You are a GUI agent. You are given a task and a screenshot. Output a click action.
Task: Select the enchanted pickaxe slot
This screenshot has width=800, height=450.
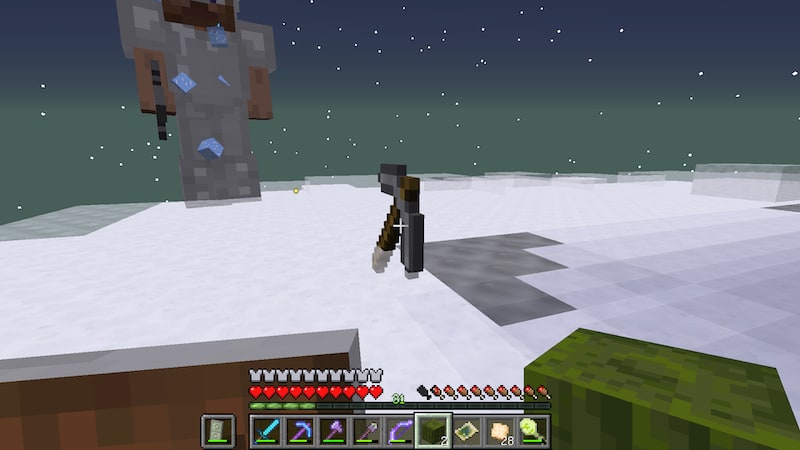click(x=300, y=431)
